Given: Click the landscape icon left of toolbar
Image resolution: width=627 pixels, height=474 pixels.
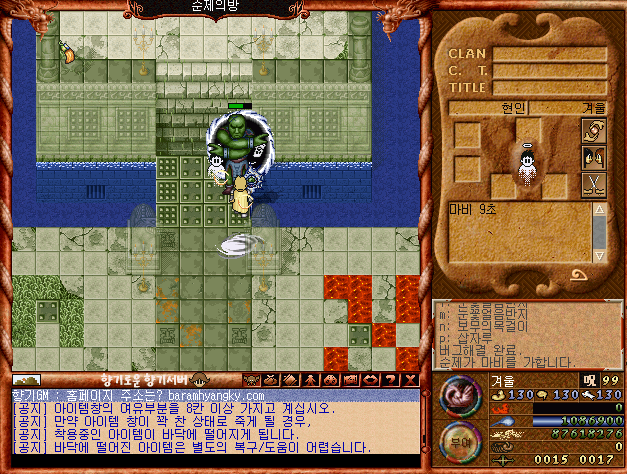Looking at the screenshot, I should pyautogui.click(x=26, y=380).
